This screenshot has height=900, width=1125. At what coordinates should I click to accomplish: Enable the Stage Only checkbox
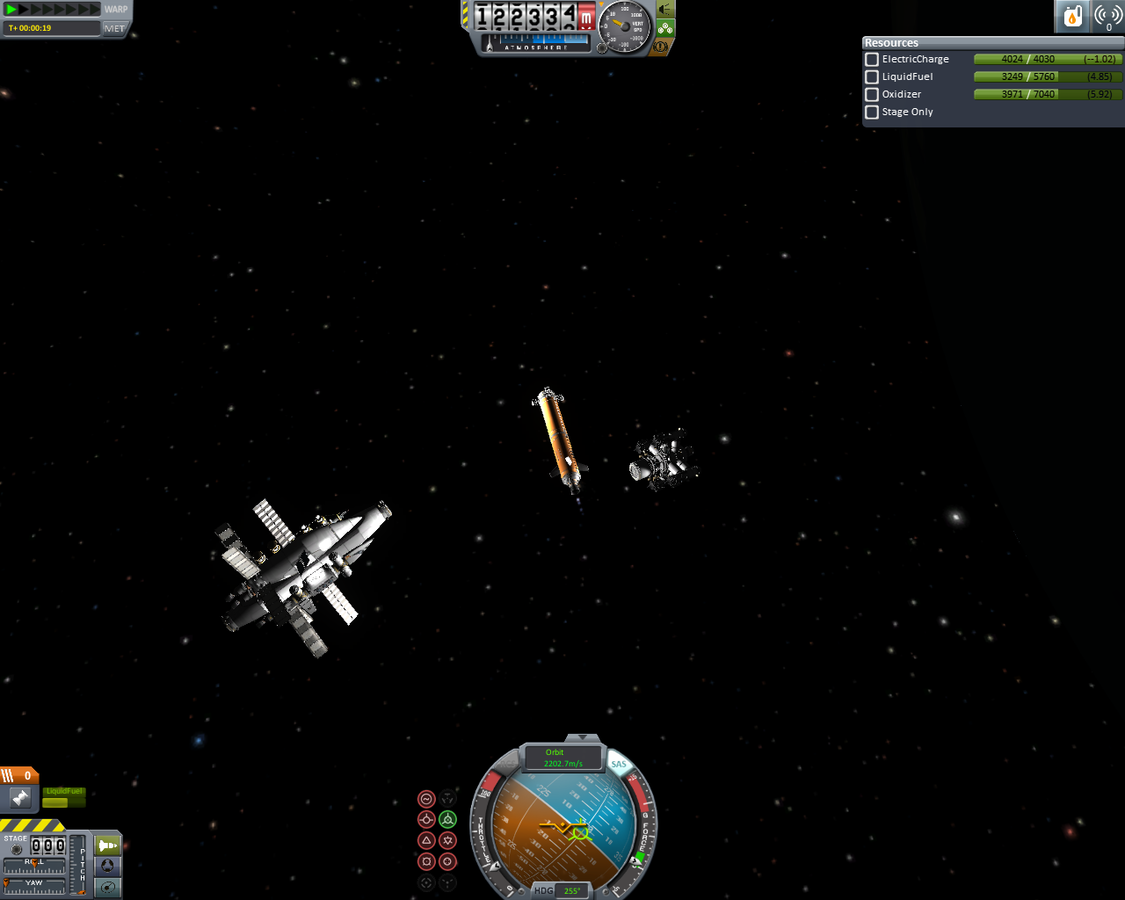click(872, 112)
